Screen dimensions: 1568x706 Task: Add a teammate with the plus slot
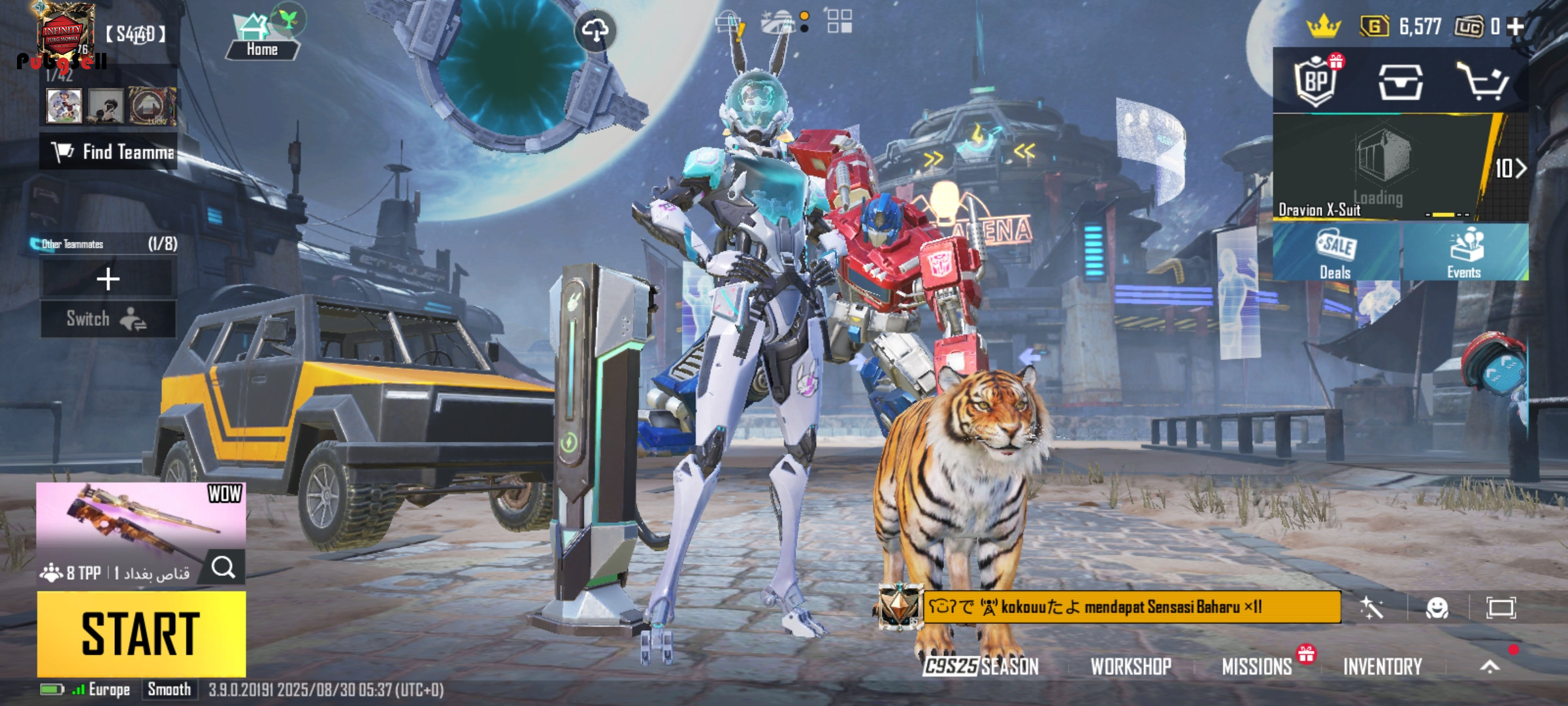click(x=108, y=279)
